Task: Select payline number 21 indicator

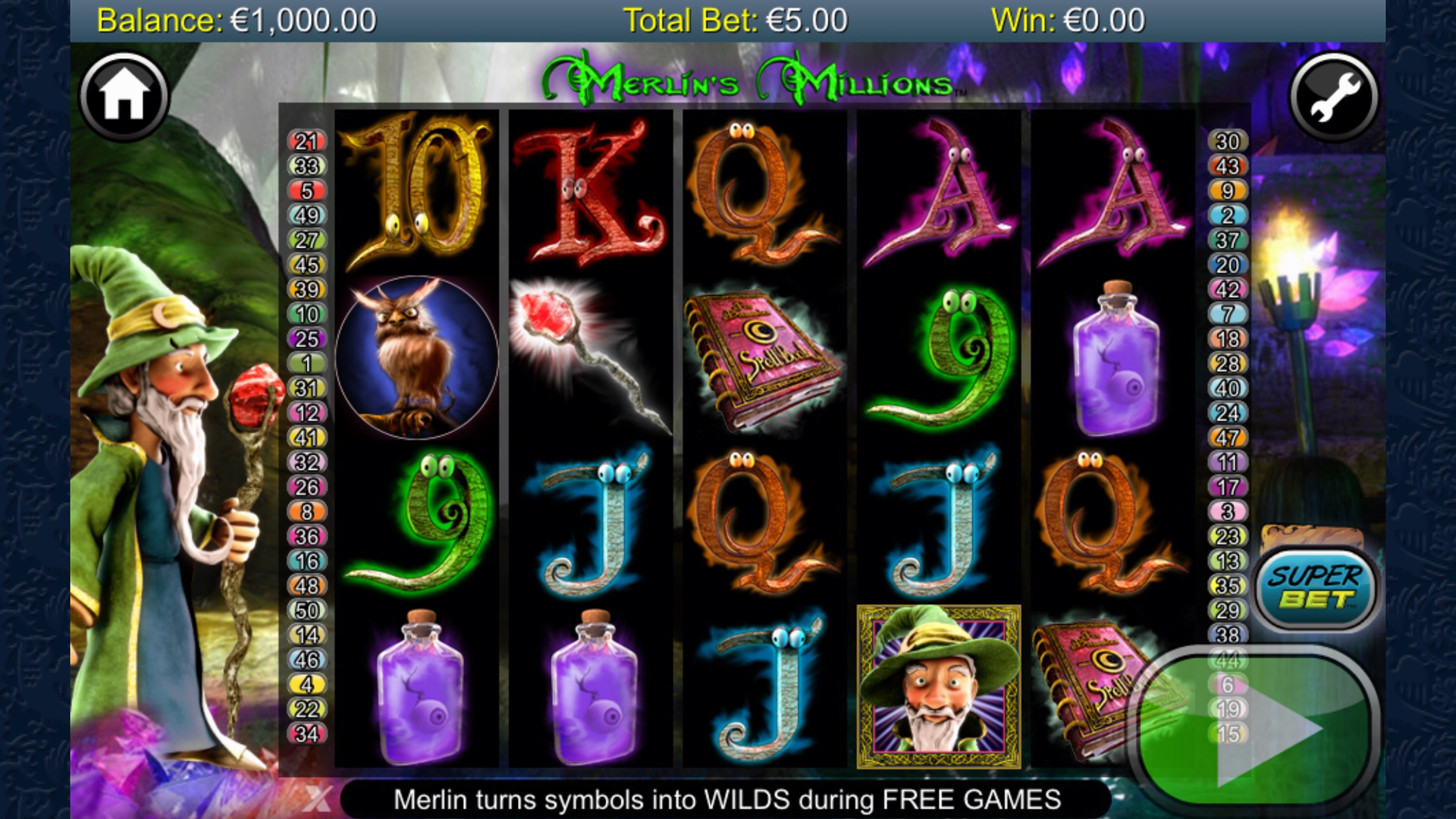Action: (x=306, y=141)
